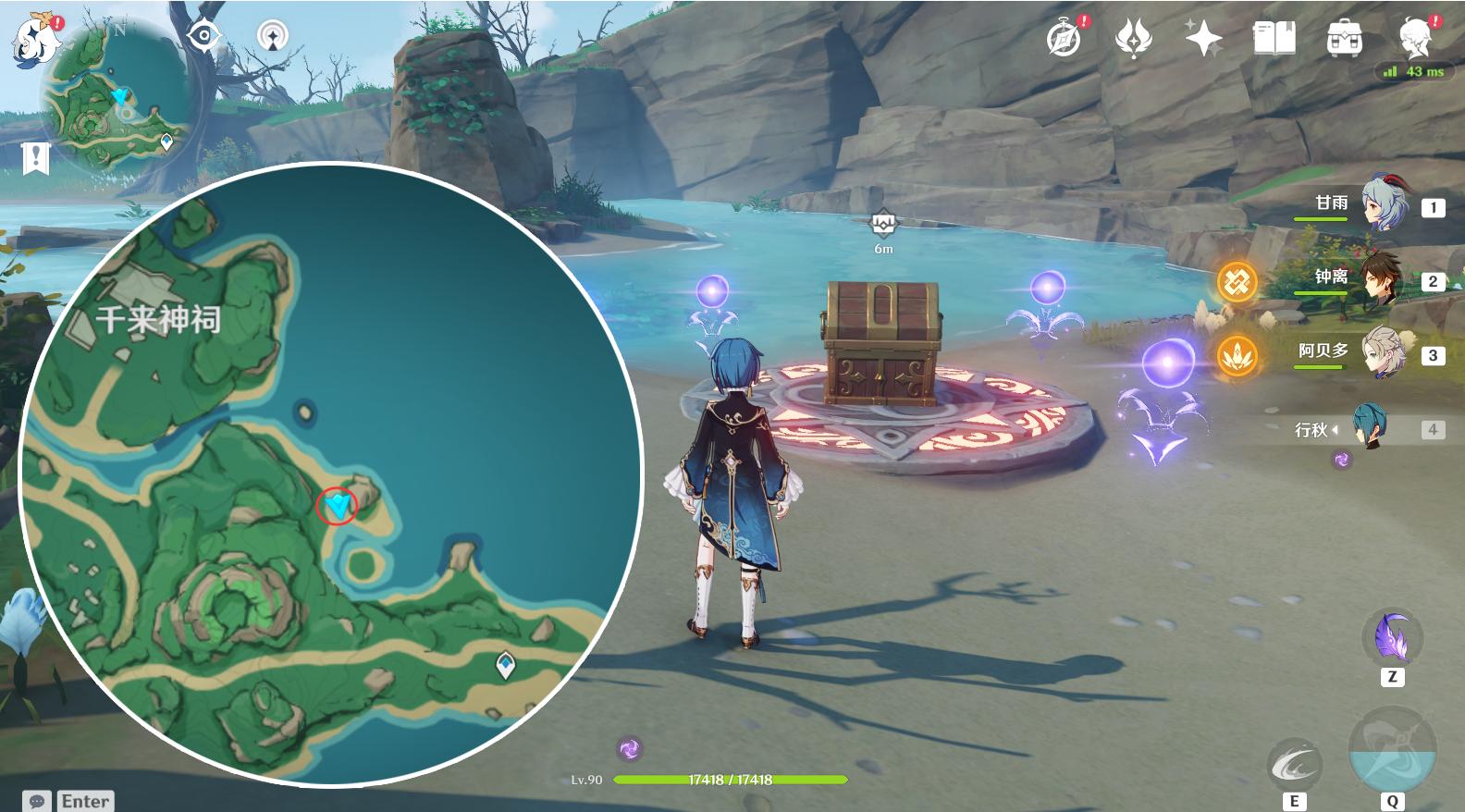Open the quest navigation target icon
Screen dimensions: 1465x812
point(203,37)
